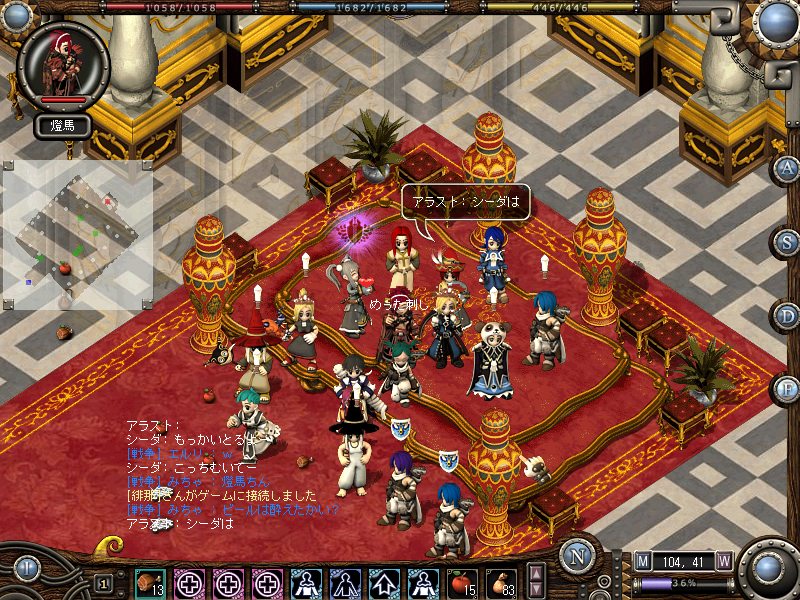Use the meat item with 13 count
The width and height of the screenshot is (800, 600).
click(x=150, y=582)
